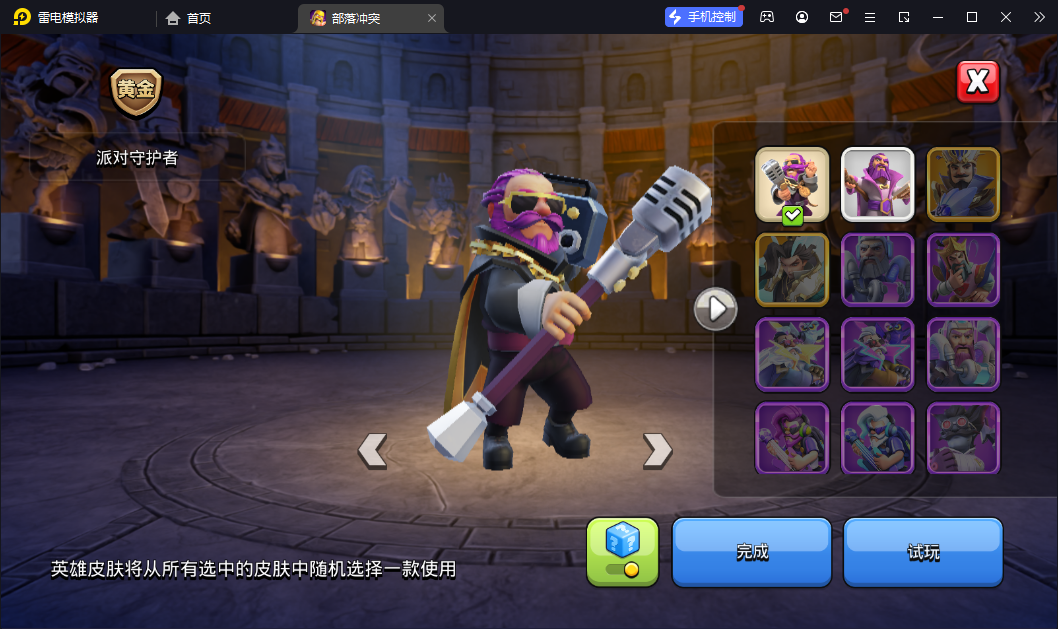This screenshot has height=629, width=1058.
Task: Select the gold-framed dark-haired warden skin
Action: tap(792, 269)
